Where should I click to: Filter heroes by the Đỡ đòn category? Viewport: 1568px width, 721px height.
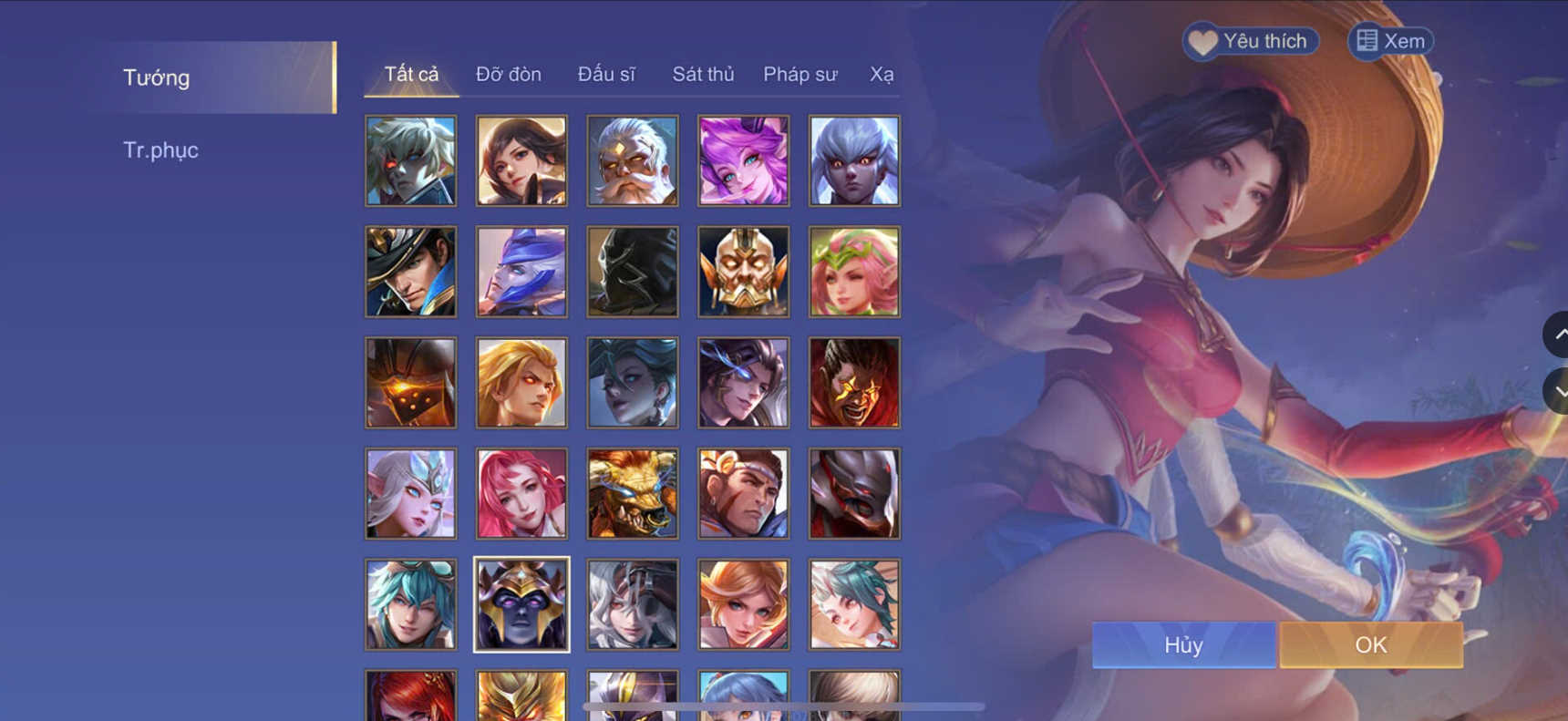pos(509,74)
